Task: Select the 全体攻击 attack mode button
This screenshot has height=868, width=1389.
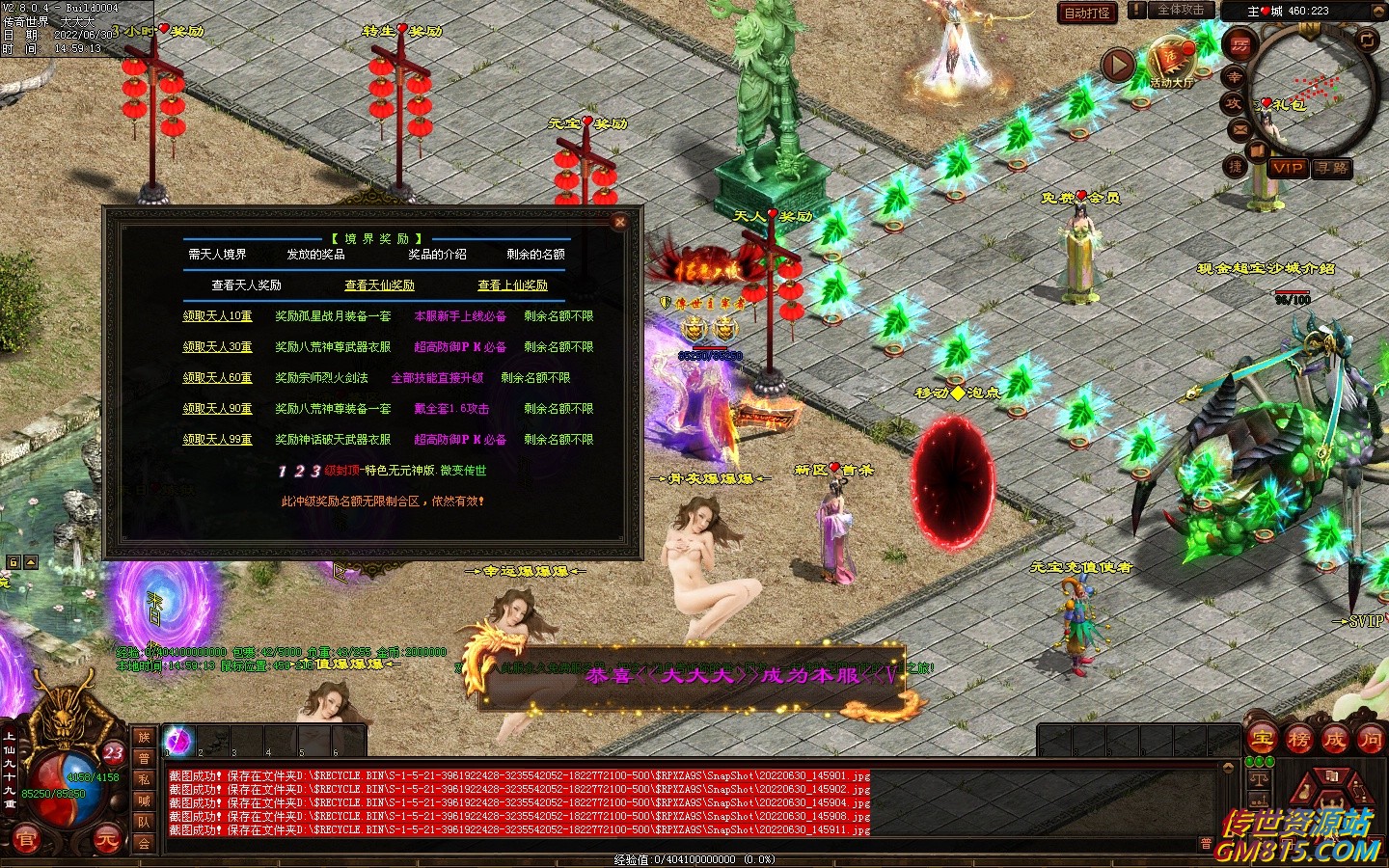Action: pos(1180,11)
